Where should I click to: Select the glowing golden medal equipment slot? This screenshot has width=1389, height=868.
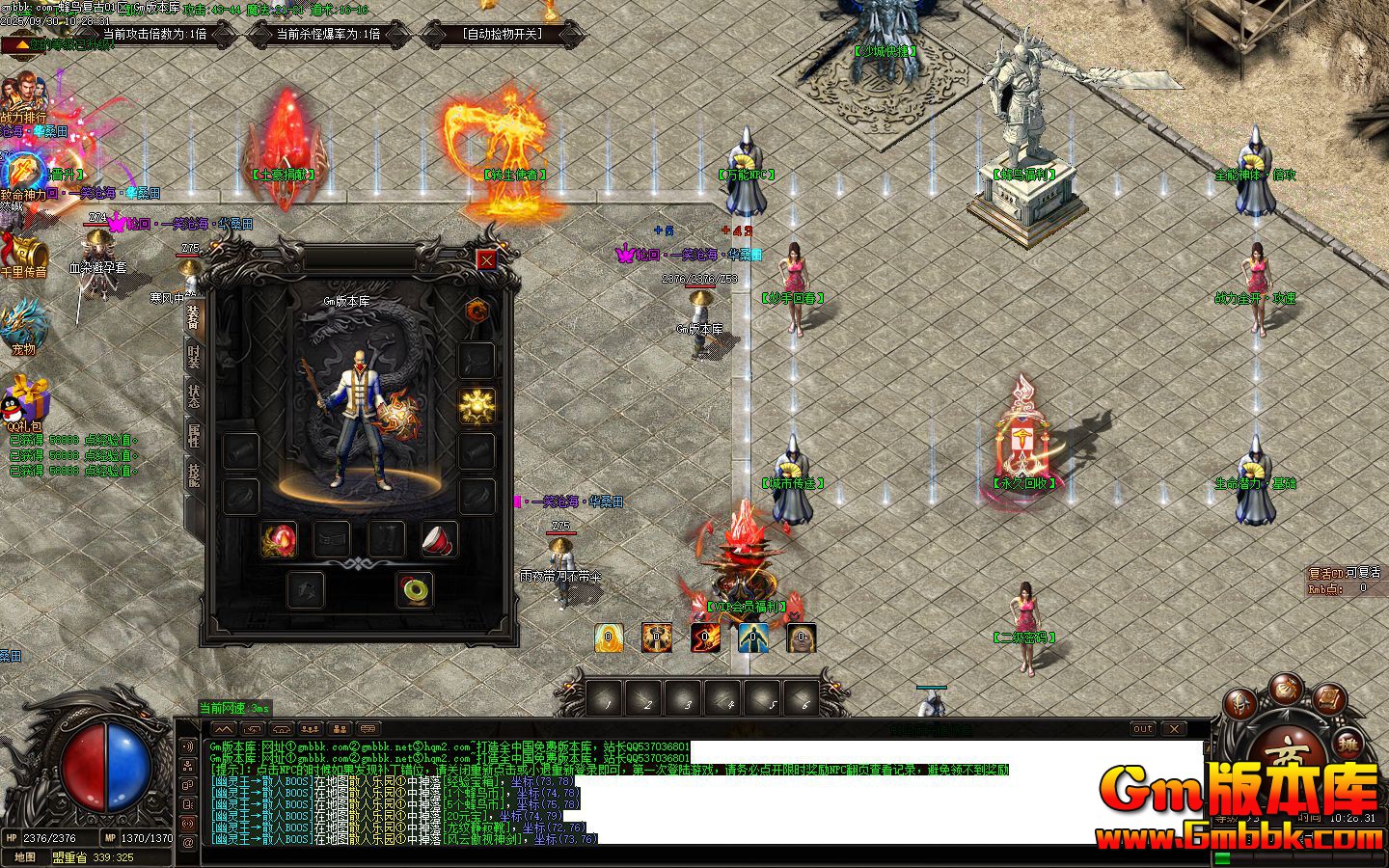click(x=477, y=406)
